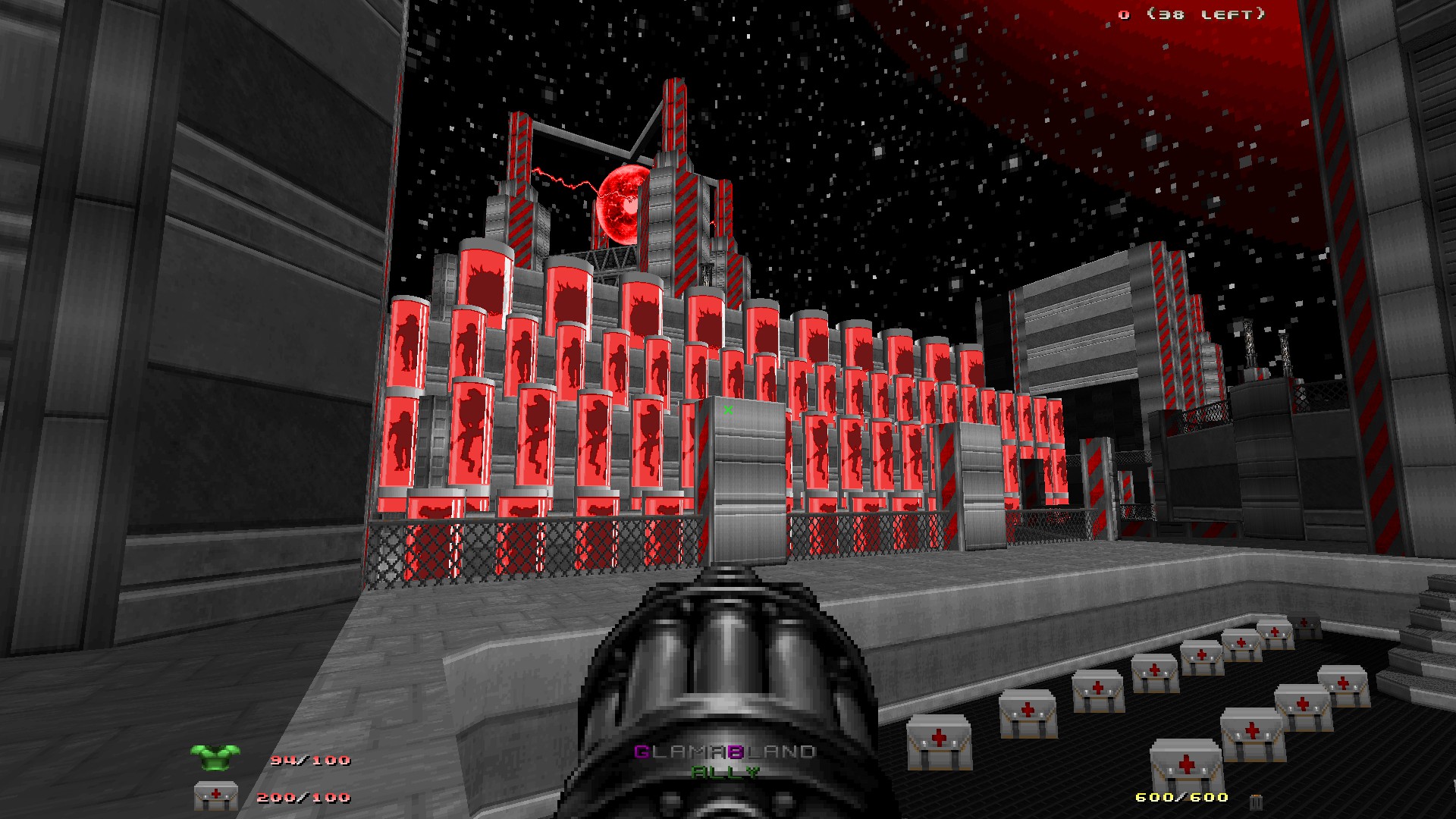Click the green armor vest HUD icon
1456x819 pixels.
pos(215,758)
